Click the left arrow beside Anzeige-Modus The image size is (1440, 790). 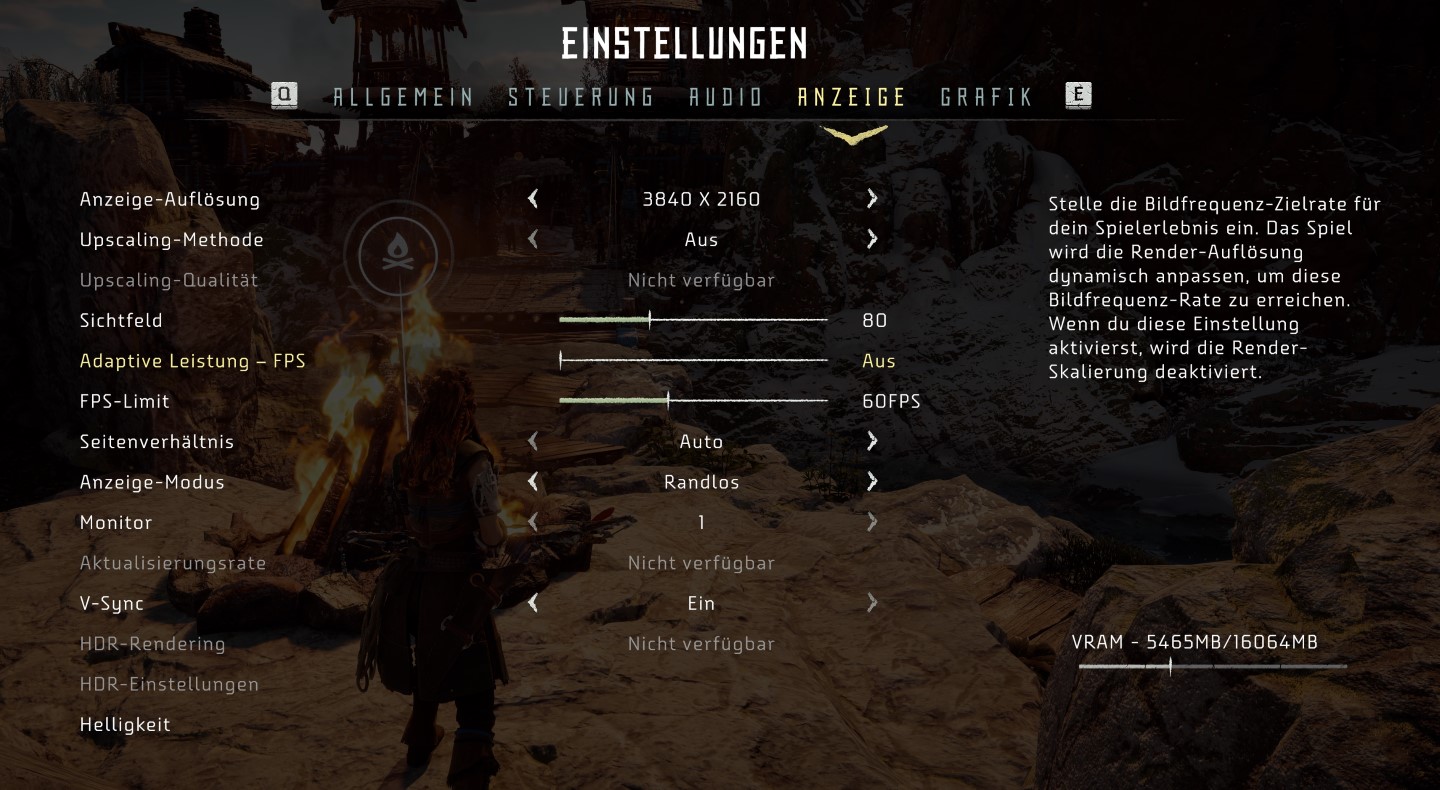click(x=533, y=482)
